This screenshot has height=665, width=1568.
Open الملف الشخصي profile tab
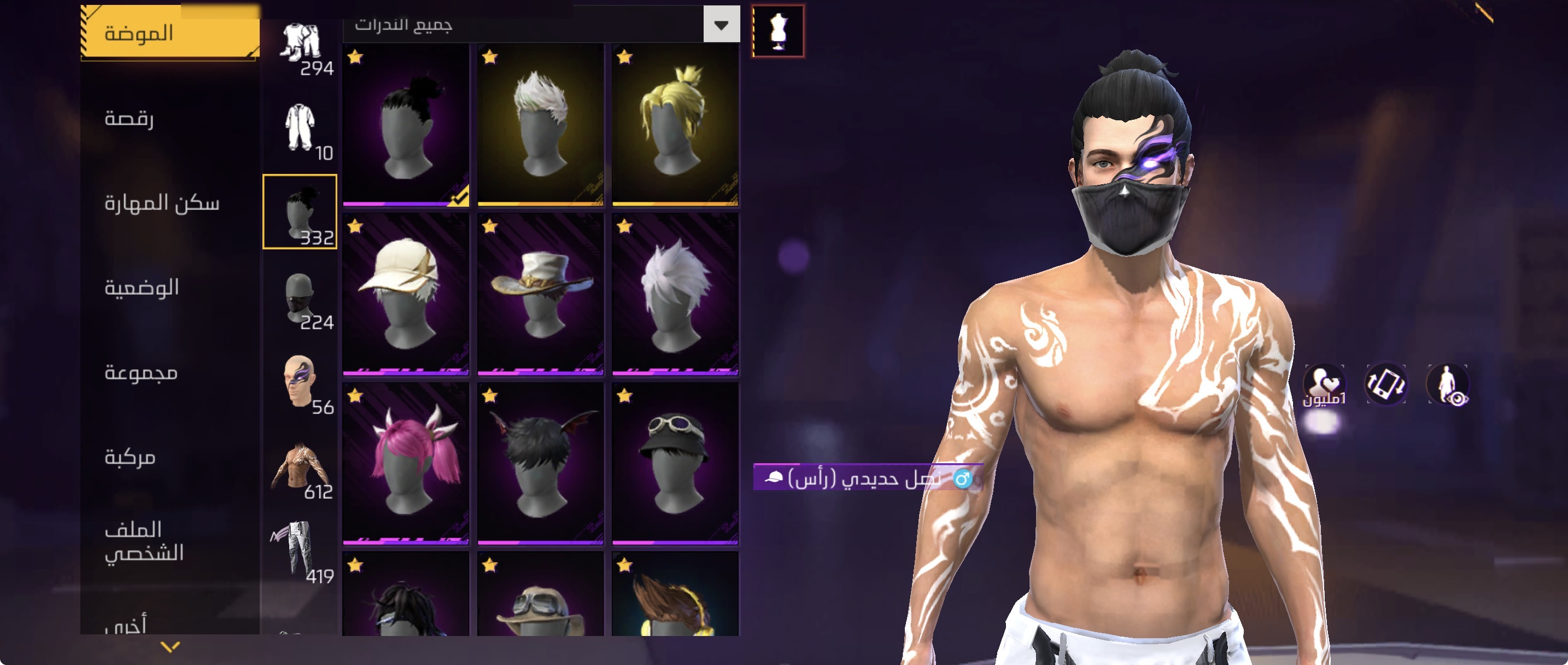(144, 541)
